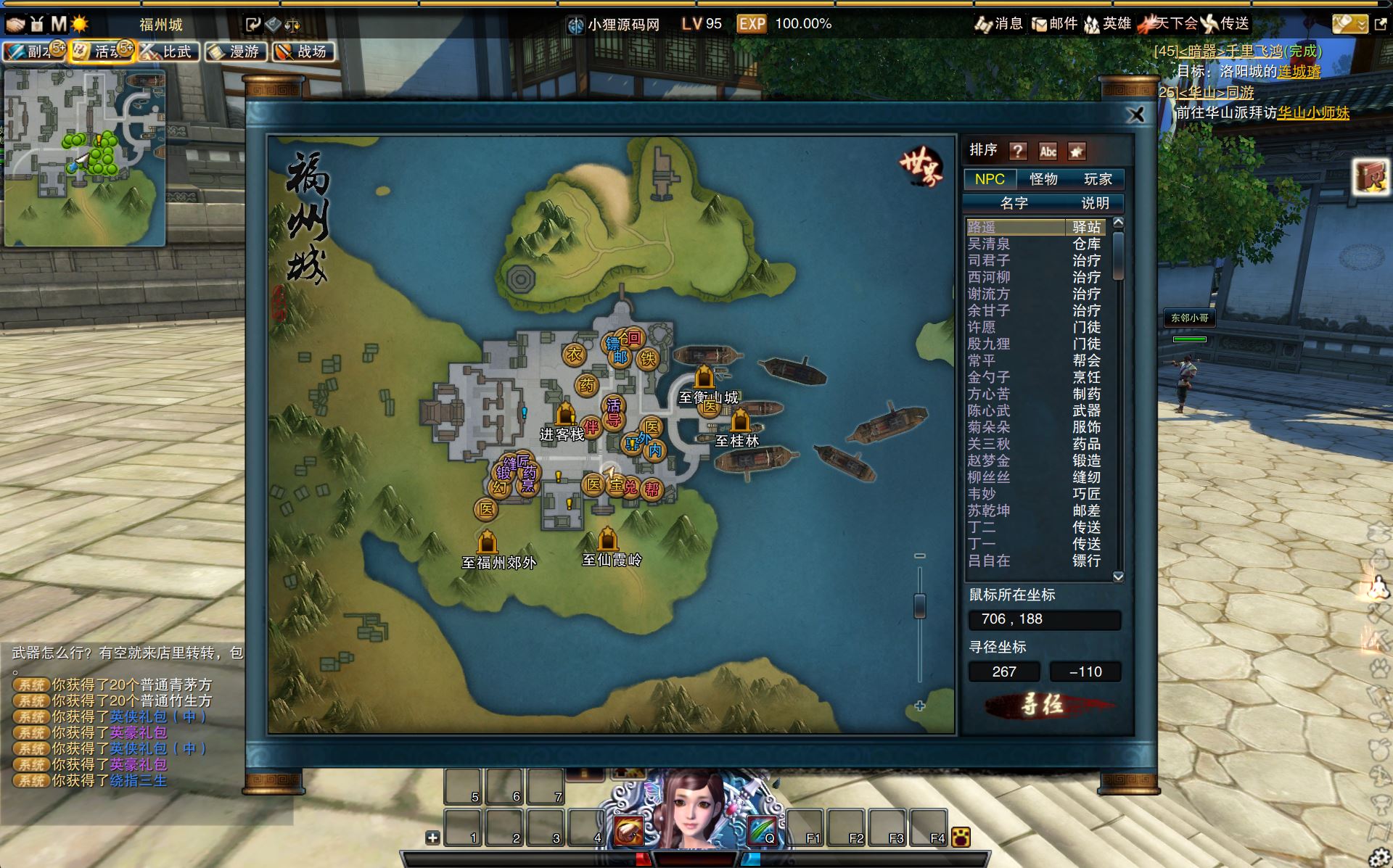Click the 至仙霞岭 exit marker on map

(x=608, y=540)
